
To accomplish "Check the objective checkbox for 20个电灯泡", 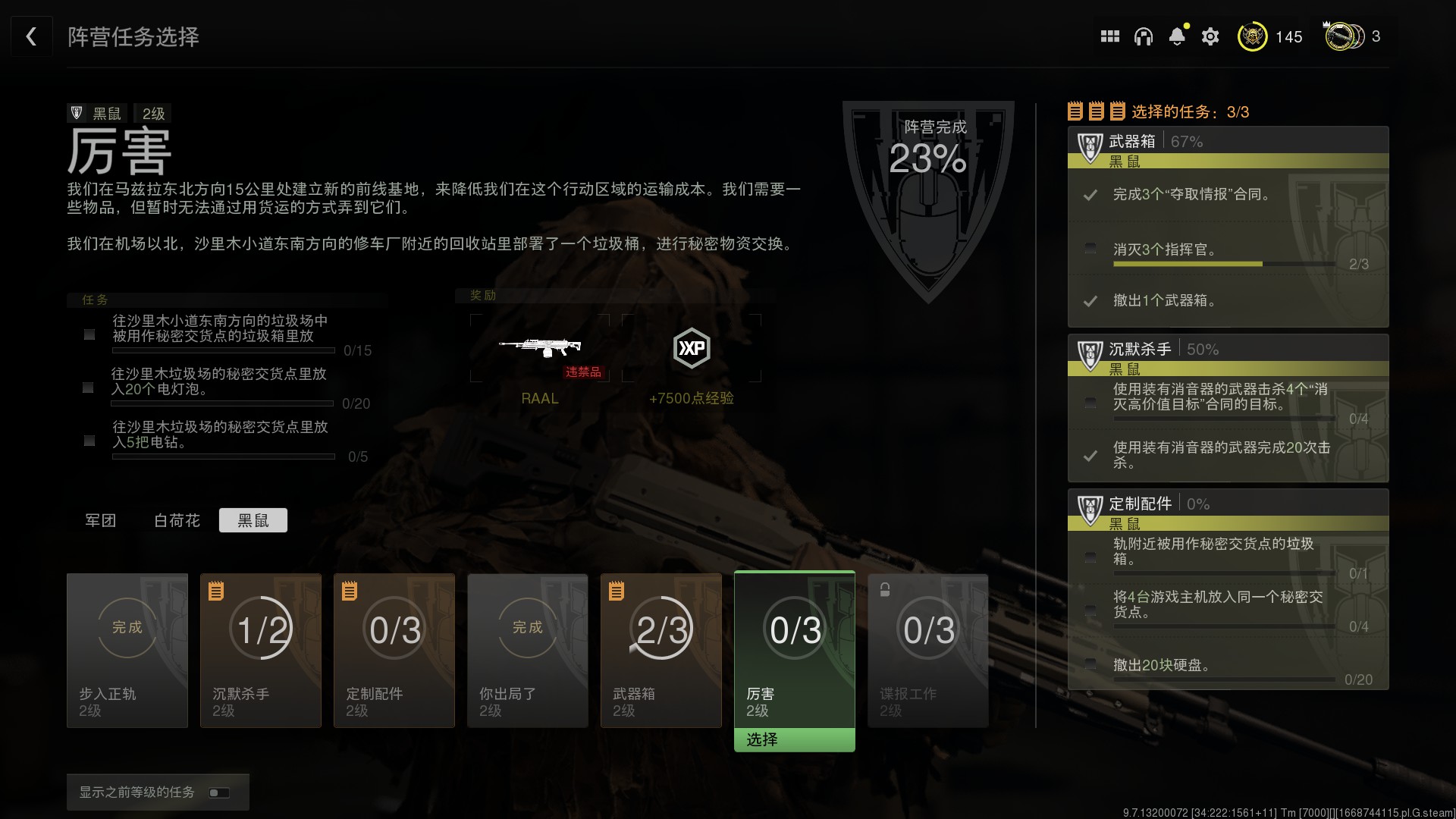I will (x=87, y=388).
